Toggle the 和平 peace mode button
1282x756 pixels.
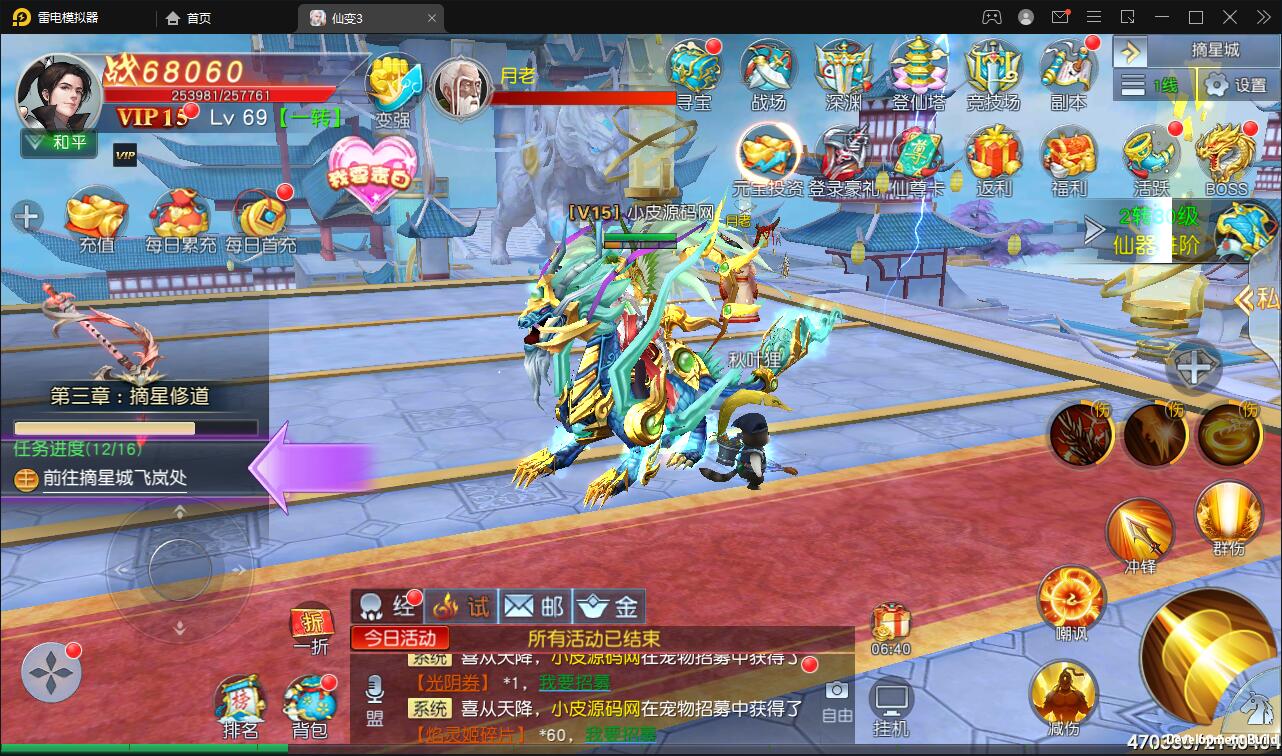(59, 142)
